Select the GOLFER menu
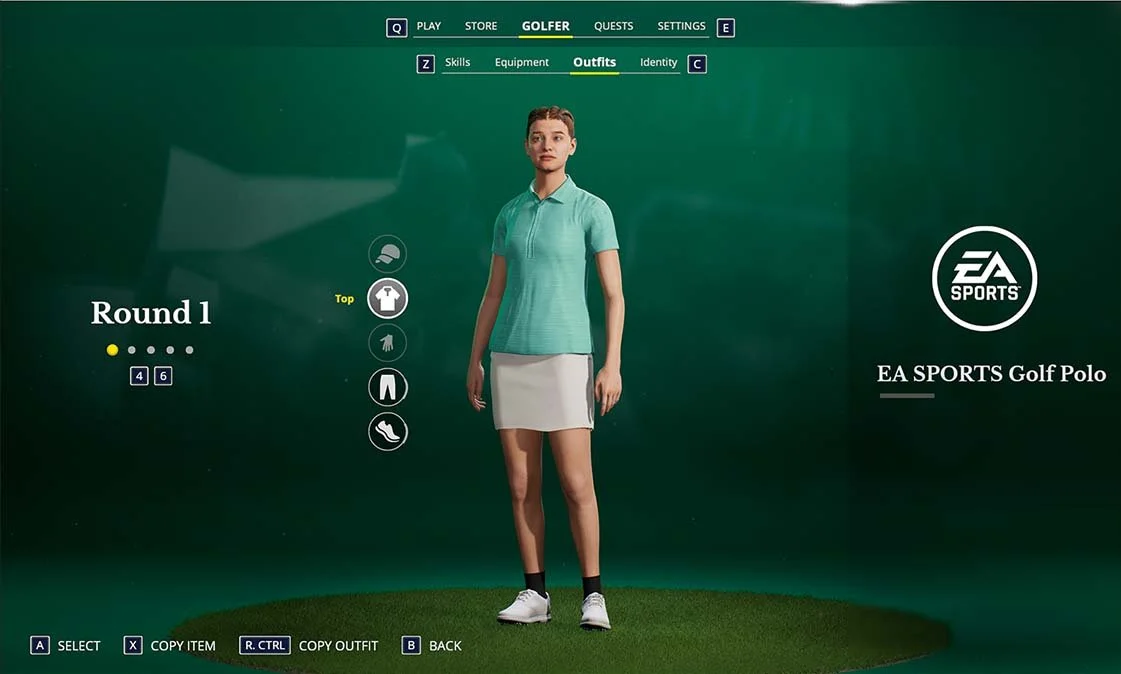The image size is (1121, 674). click(x=545, y=26)
